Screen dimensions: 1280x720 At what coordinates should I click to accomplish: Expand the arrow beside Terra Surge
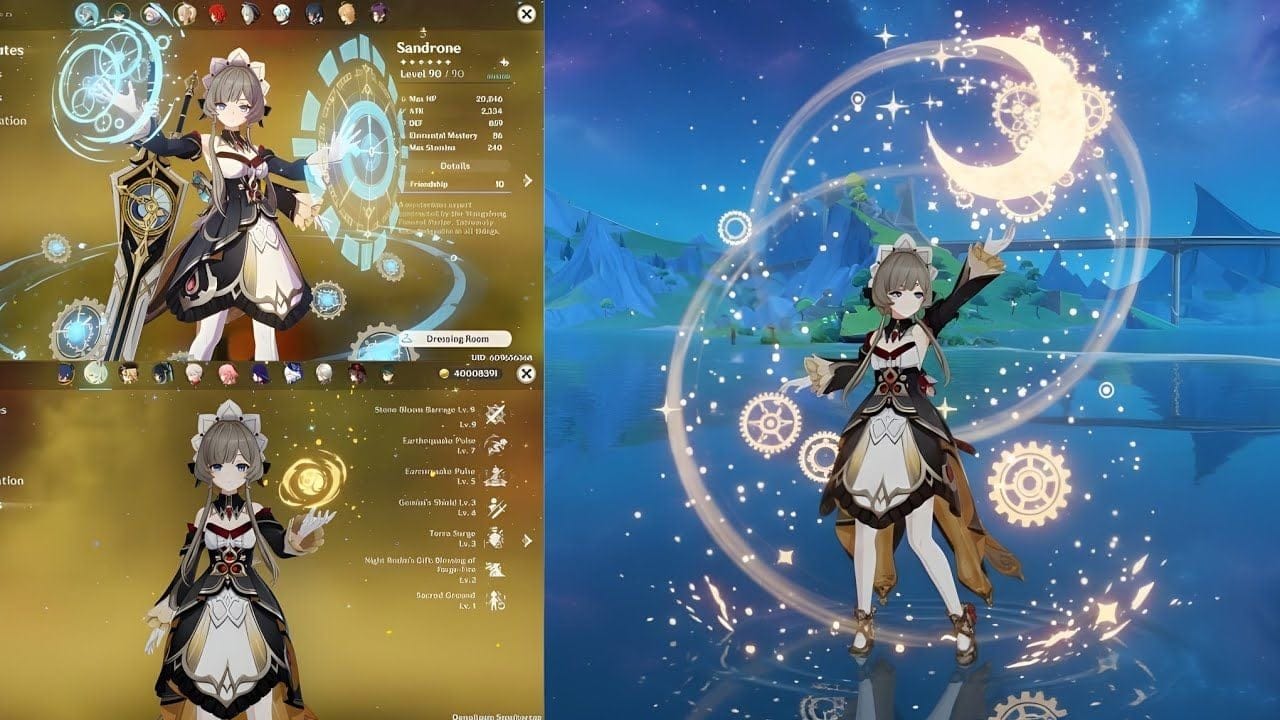point(526,538)
